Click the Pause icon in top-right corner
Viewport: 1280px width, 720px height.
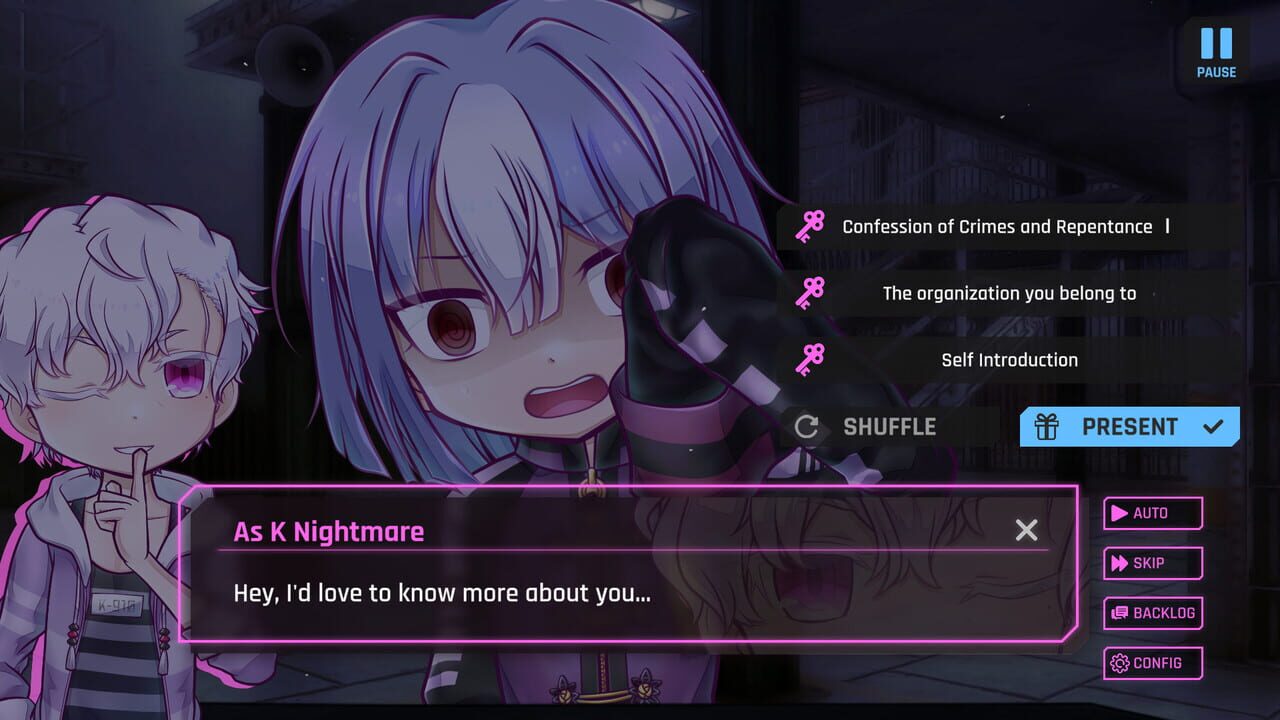pyautogui.click(x=1215, y=45)
